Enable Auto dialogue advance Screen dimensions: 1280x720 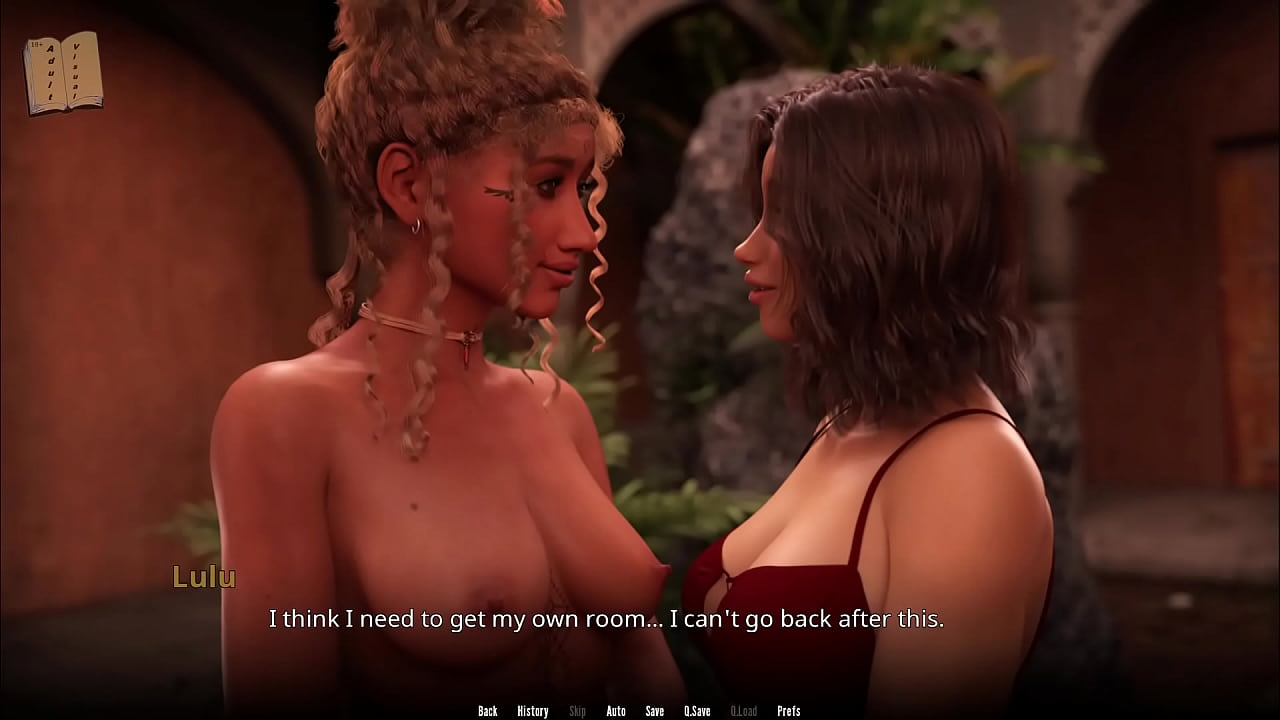pos(616,711)
